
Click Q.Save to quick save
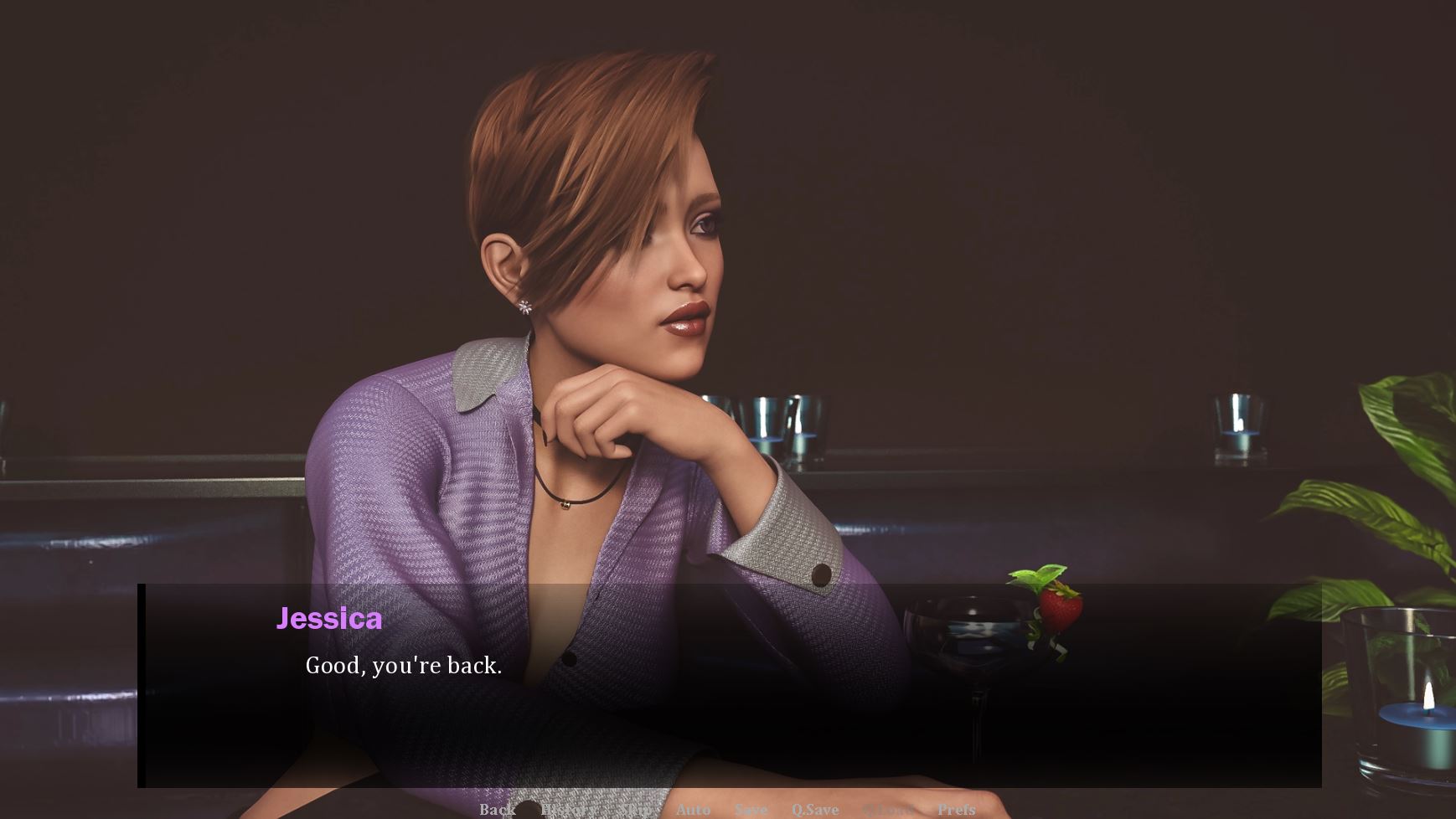point(814,809)
